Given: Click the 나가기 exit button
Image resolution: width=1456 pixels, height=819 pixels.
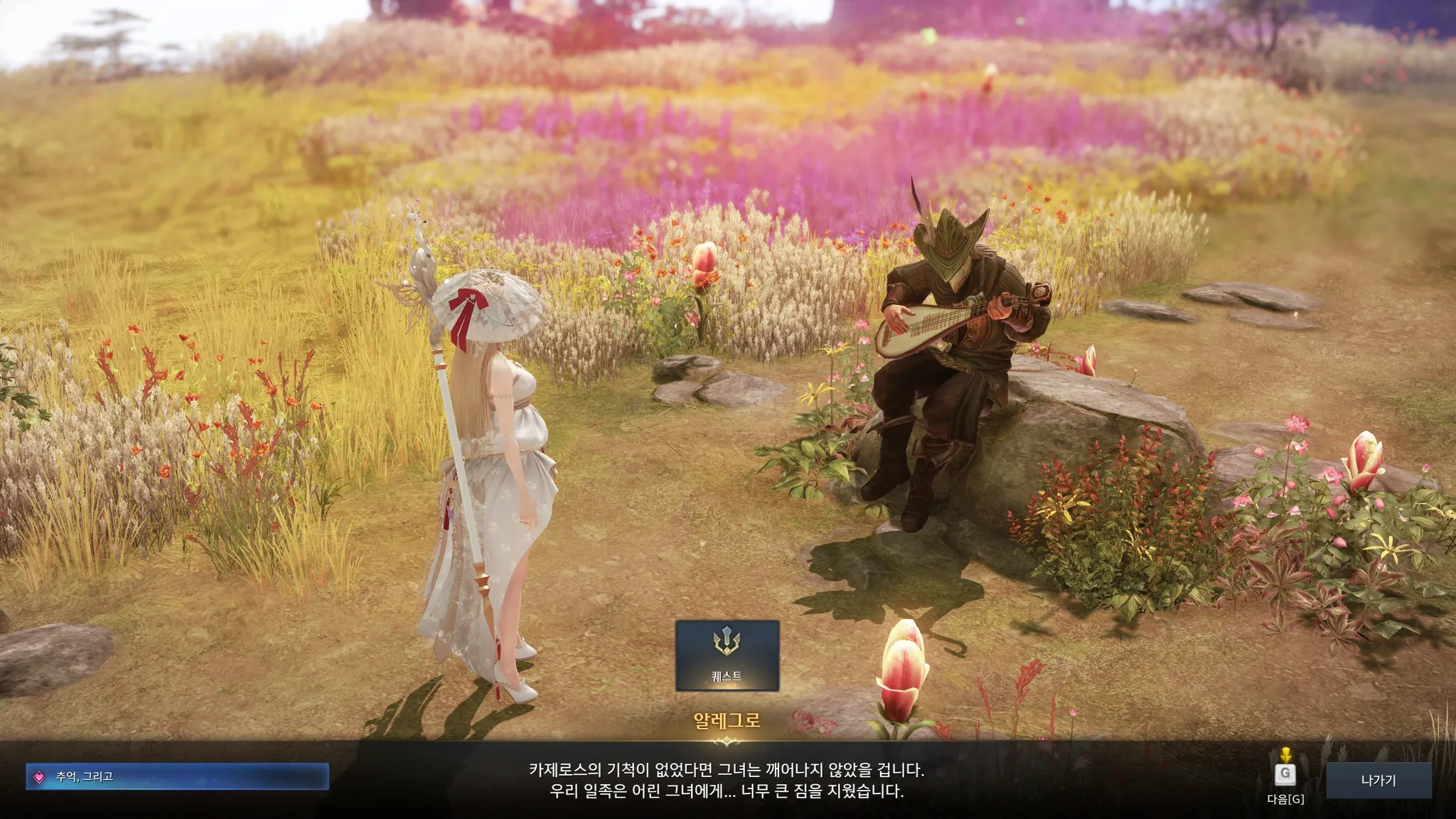Looking at the screenshot, I should tap(1379, 780).
